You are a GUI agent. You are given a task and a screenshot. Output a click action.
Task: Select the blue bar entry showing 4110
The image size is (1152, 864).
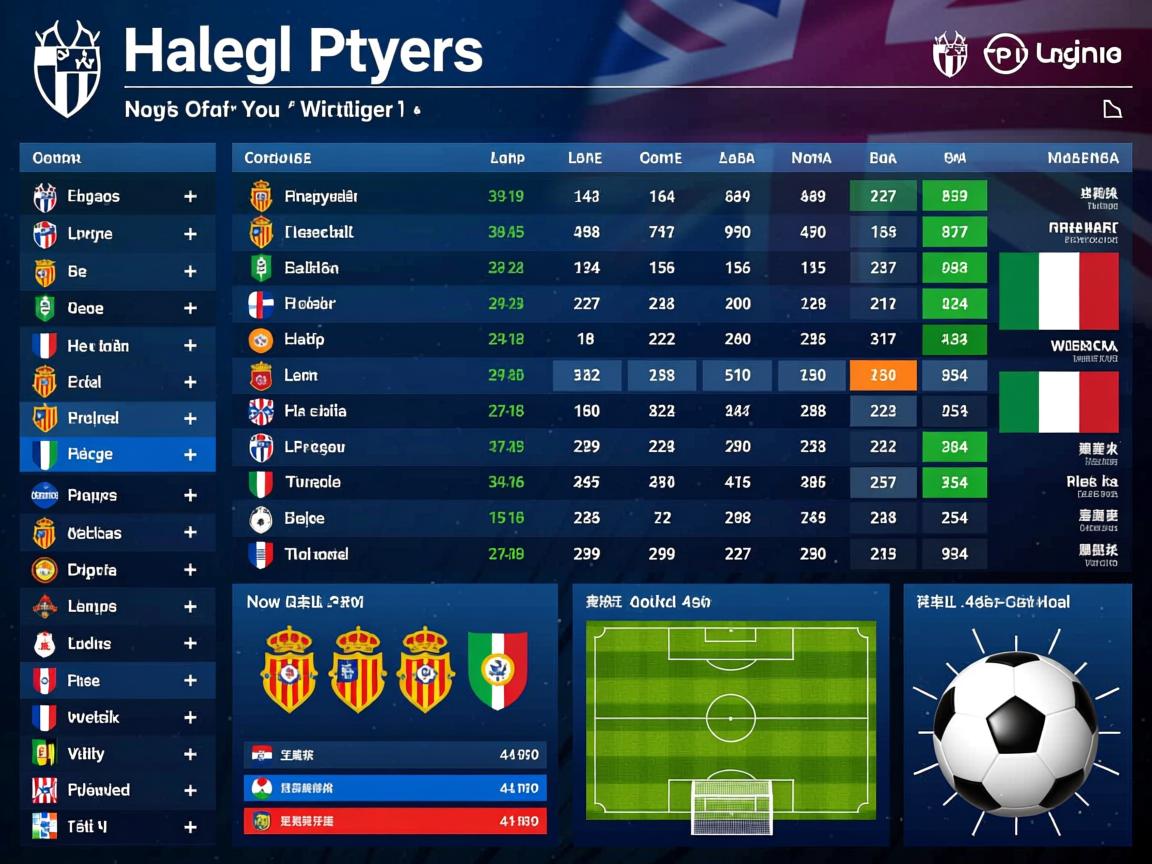click(395, 788)
